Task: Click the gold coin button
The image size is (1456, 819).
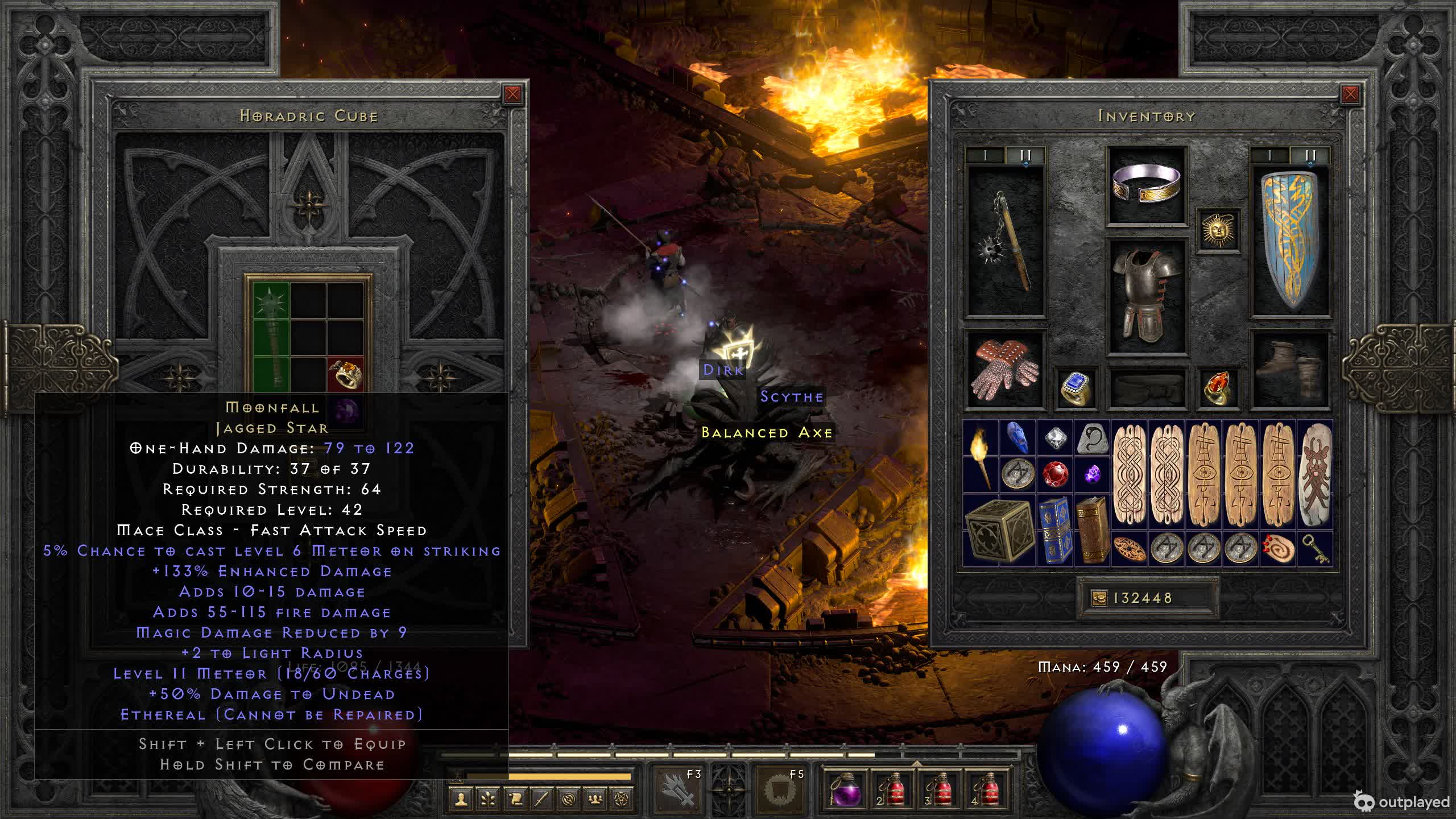Action: (x=1099, y=598)
